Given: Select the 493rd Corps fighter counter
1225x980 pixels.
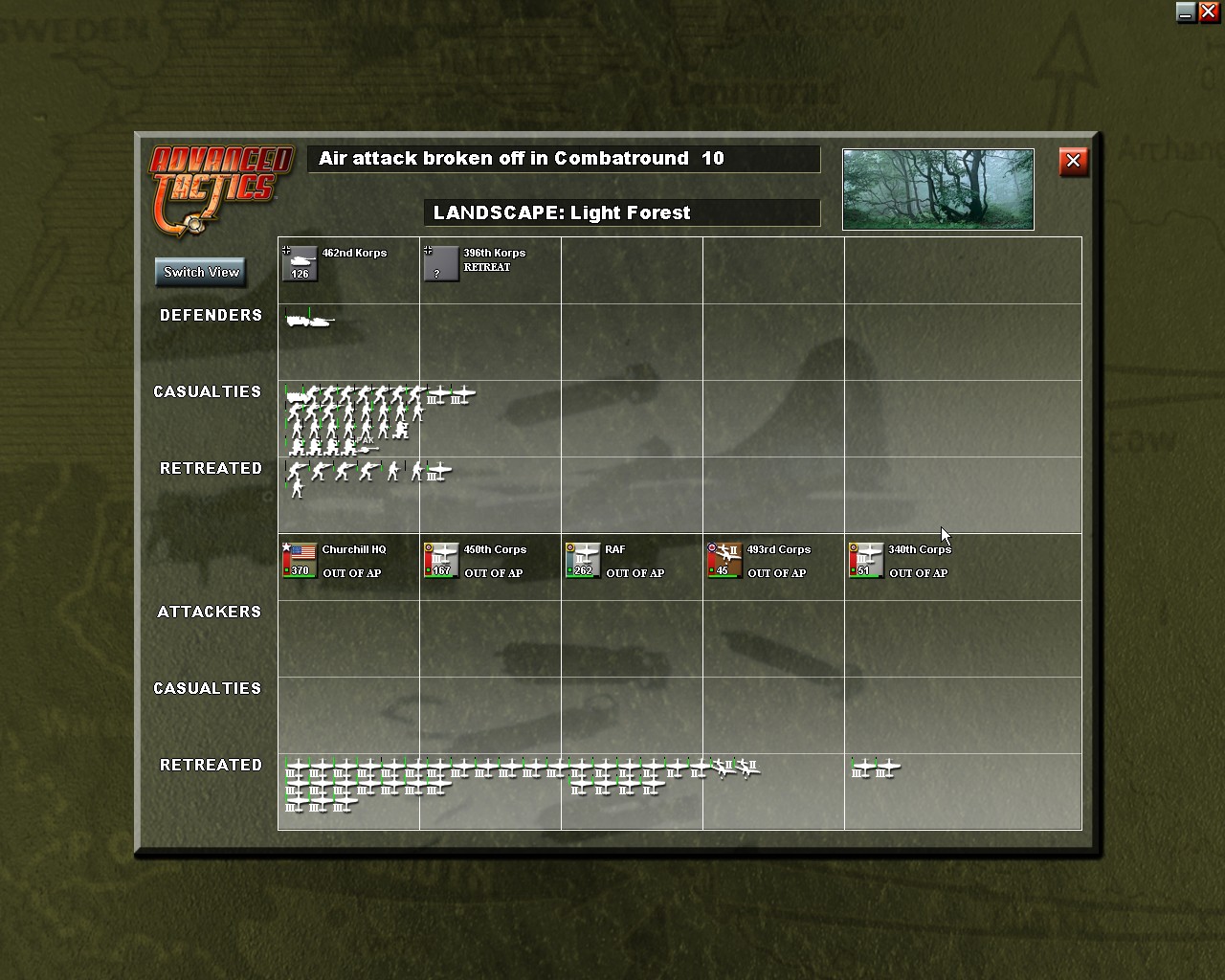Looking at the screenshot, I should (x=724, y=562).
